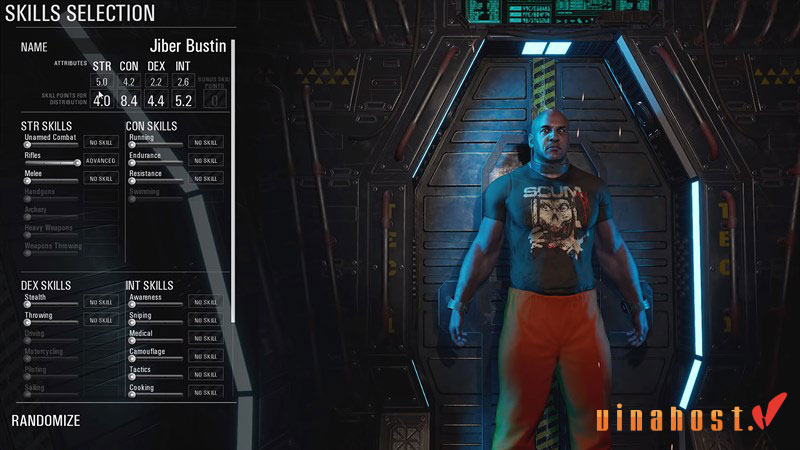Adjust the Resistance skill slider
This screenshot has height=450, width=800.
(x=155, y=180)
